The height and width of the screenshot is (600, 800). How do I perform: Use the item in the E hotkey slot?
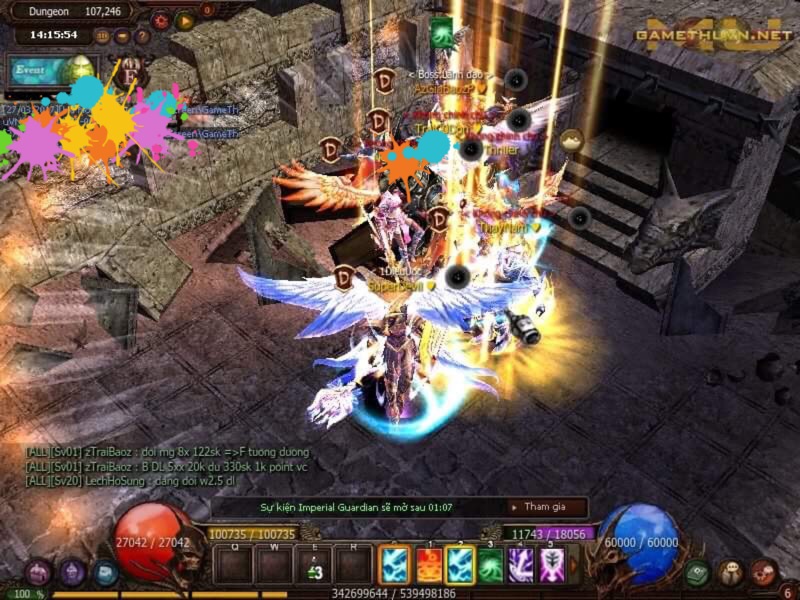(x=314, y=566)
